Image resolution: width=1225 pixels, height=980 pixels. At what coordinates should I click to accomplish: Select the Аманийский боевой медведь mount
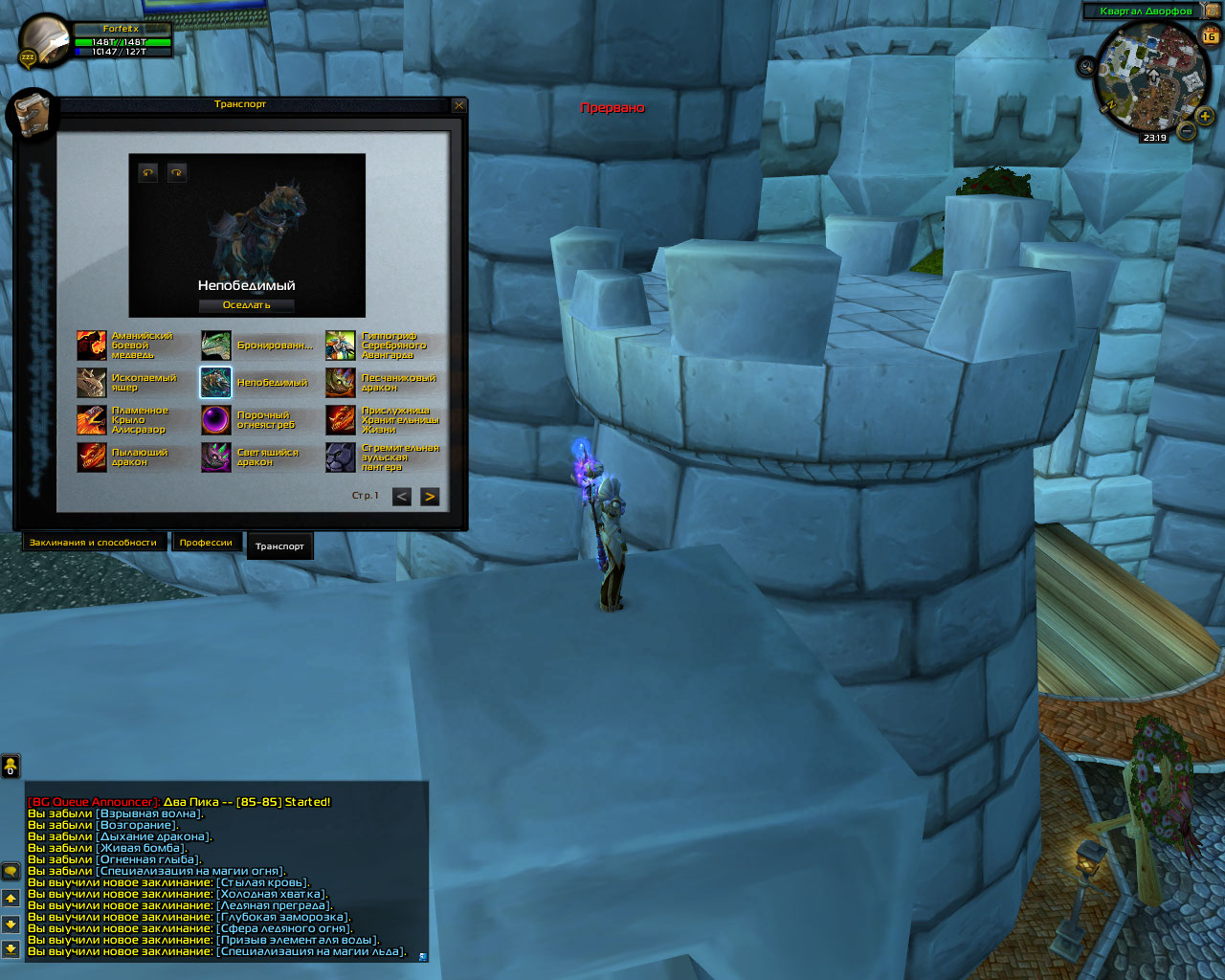click(x=92, y=345)
